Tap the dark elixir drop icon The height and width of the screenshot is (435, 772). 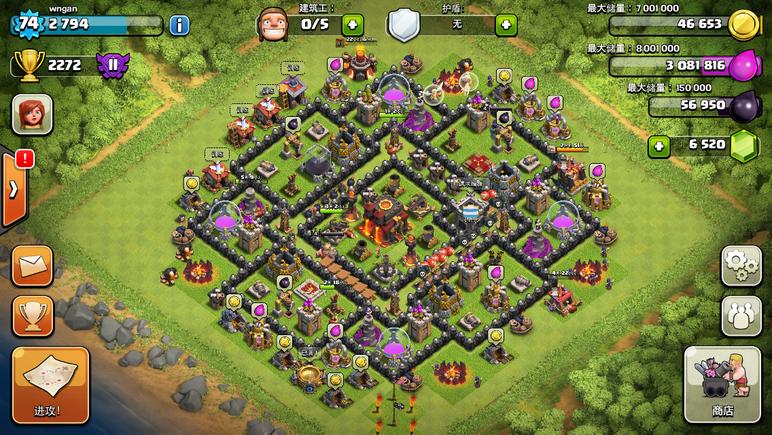click(x=743, y=106)
